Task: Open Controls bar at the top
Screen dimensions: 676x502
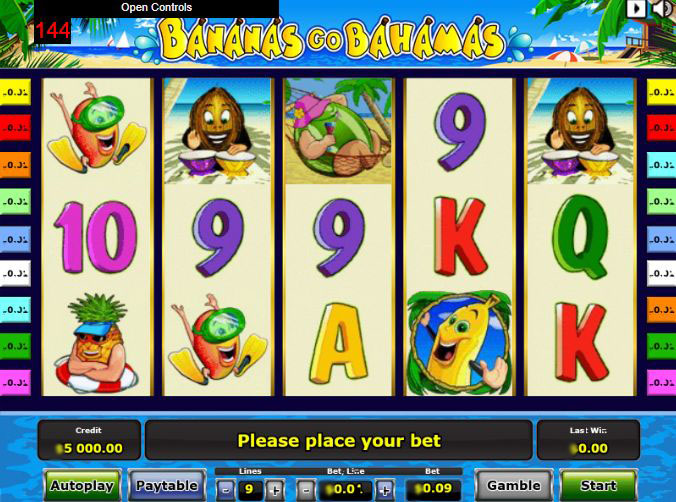Action: click(157, 8)
